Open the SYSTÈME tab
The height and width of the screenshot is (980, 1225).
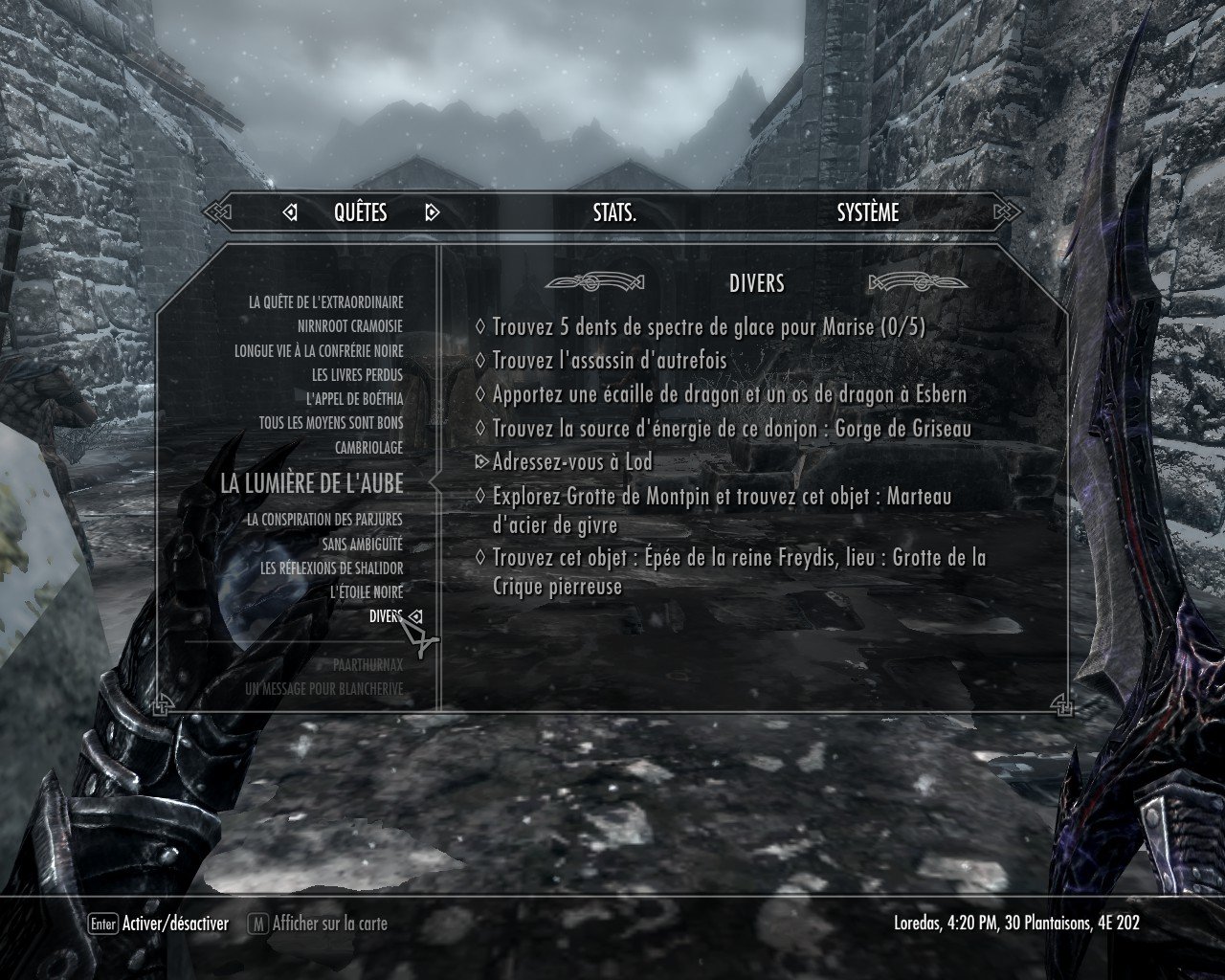pos(867,212)
